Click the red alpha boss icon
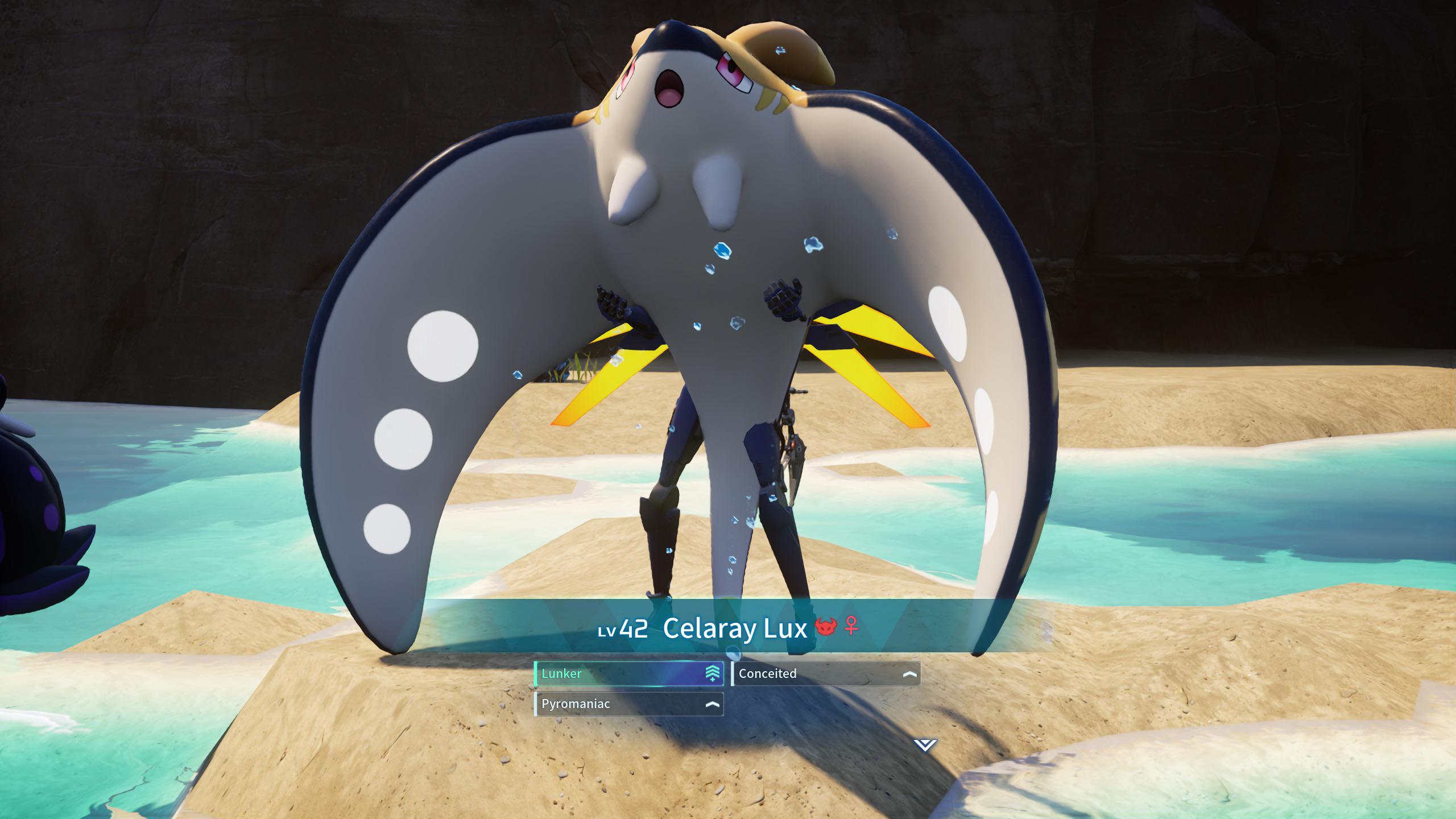 [826, 627]
